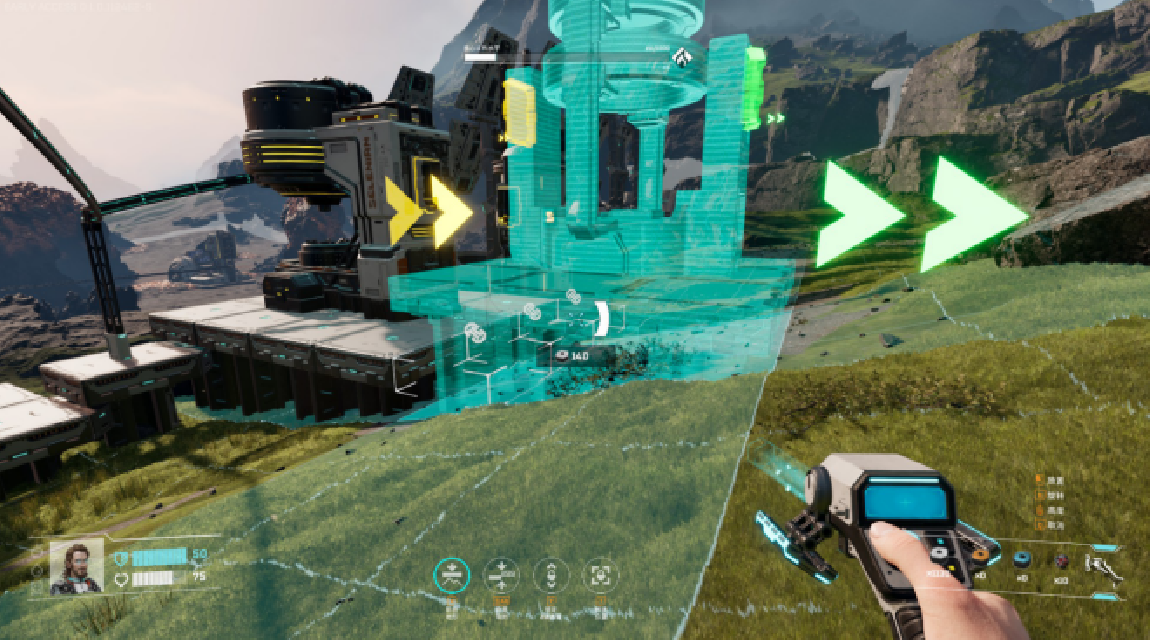Viewport: 1150px width, 640px height.
Task: Select the dark red sphere item slot
Action: (1063, 560)
